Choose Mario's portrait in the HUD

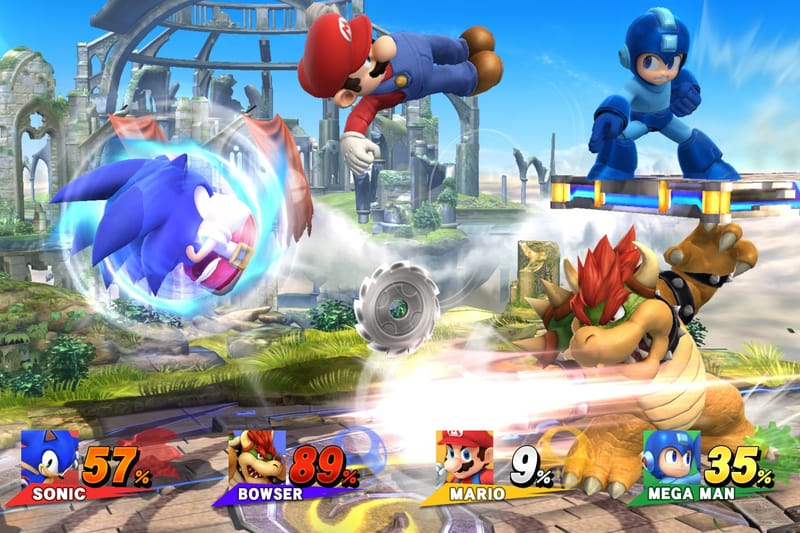pos(464,458)
